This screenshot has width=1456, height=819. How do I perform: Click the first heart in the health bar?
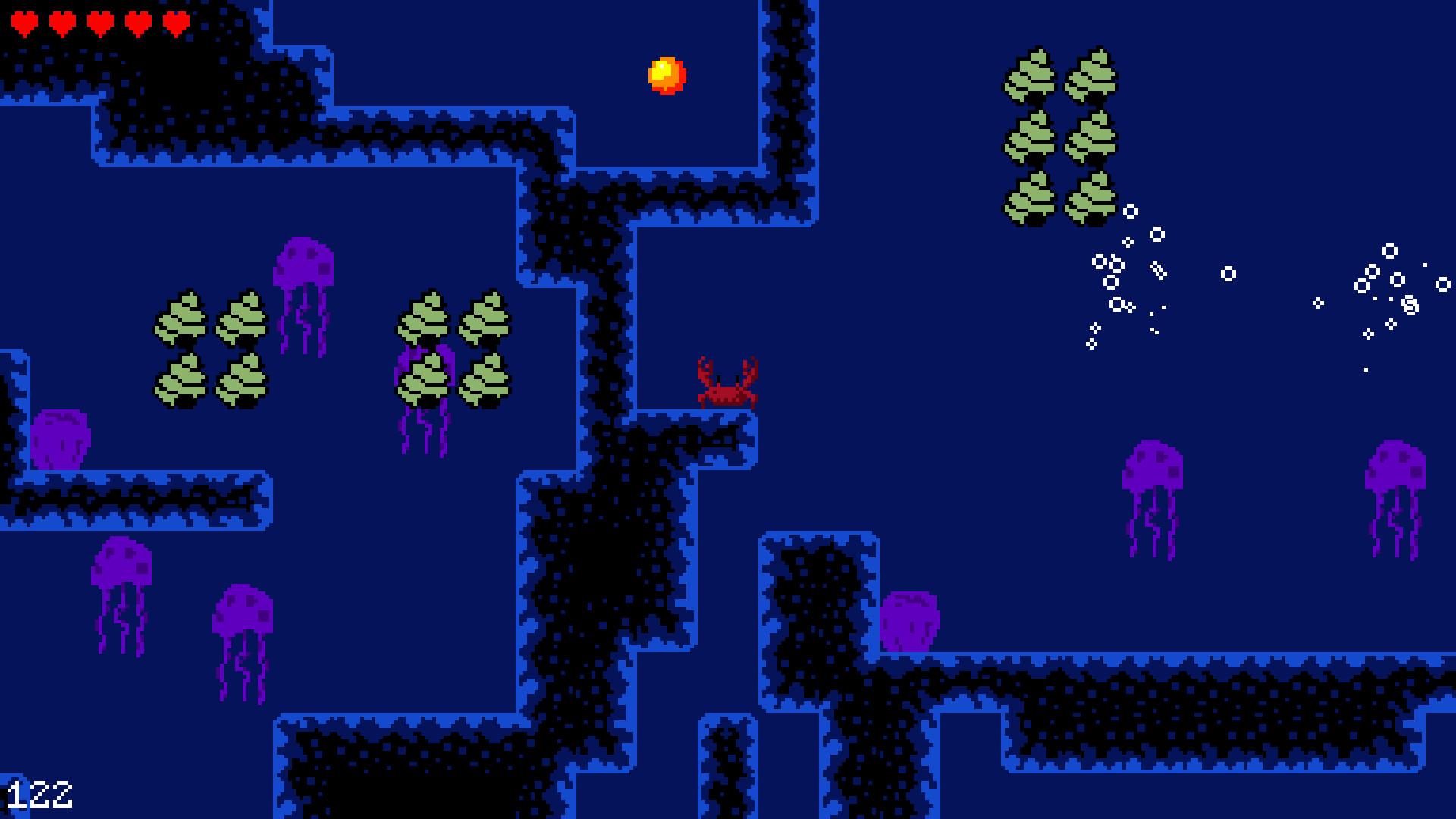coord(24,20)
